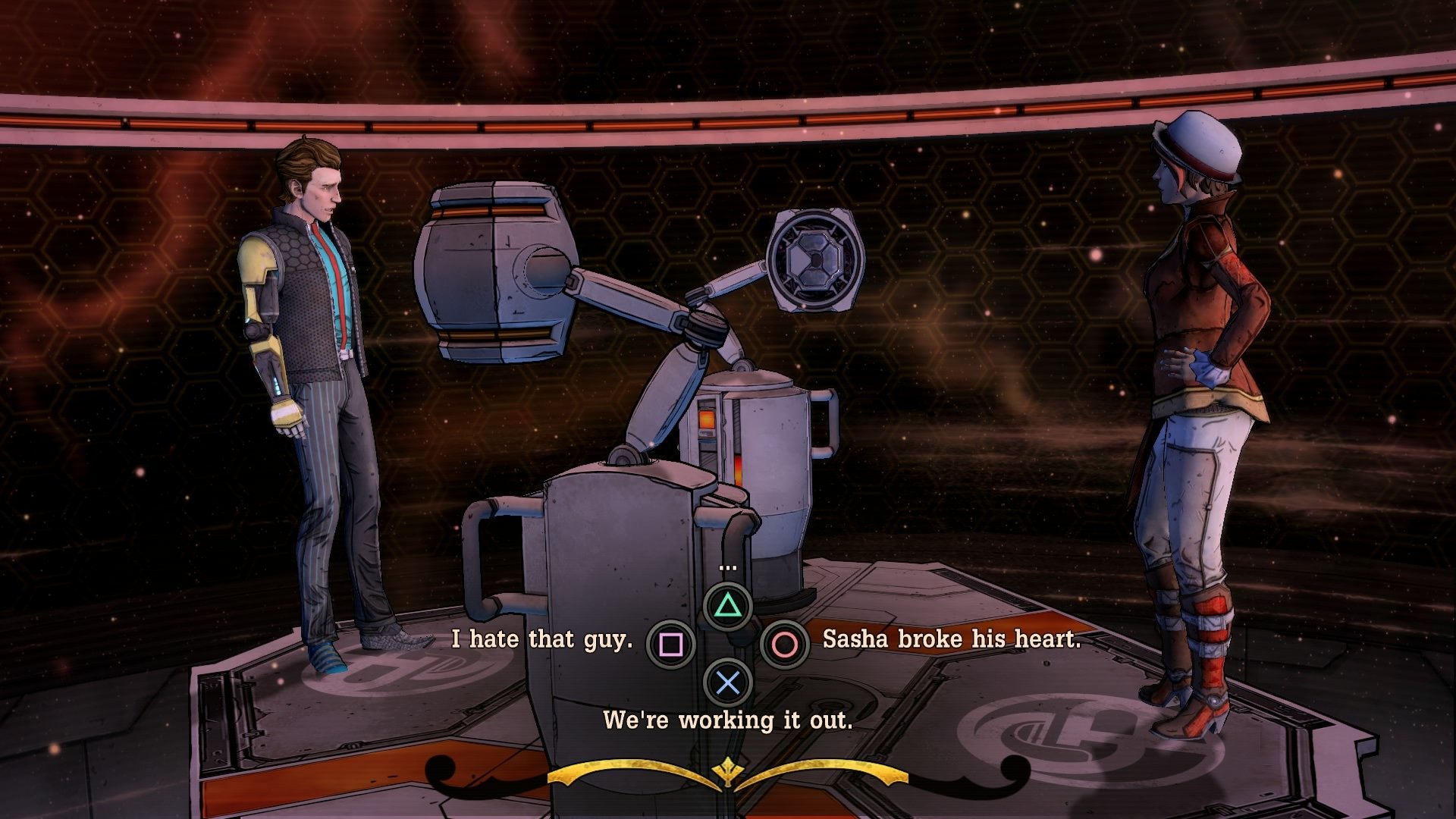Image resolution: width=1456 pixels, height=819 pixels.
Task: Choose the 'We're working it out.' reply
Action: click(x=729, y=720)
